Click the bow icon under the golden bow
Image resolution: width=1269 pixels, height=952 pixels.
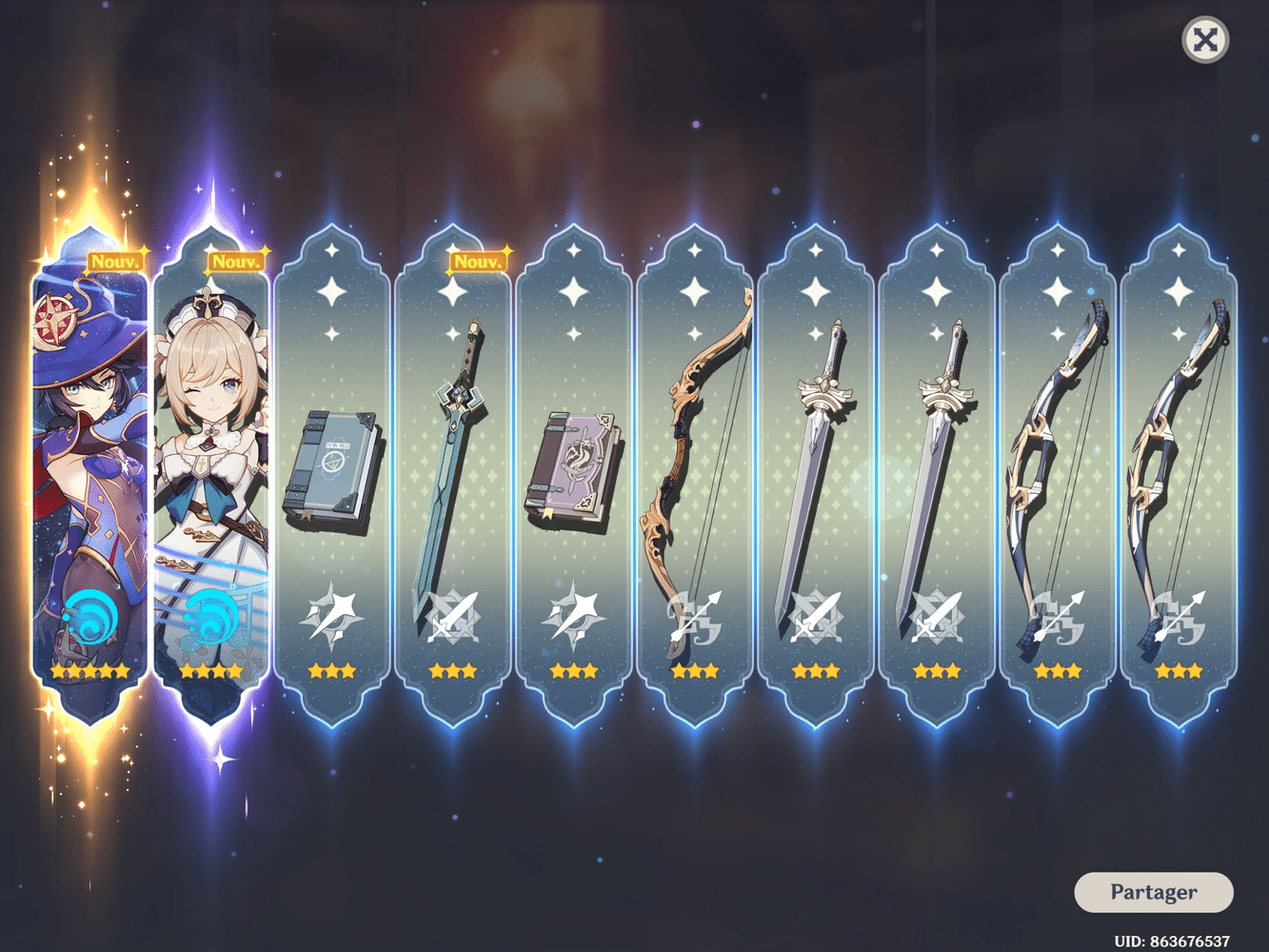click(x=696, y=617)
